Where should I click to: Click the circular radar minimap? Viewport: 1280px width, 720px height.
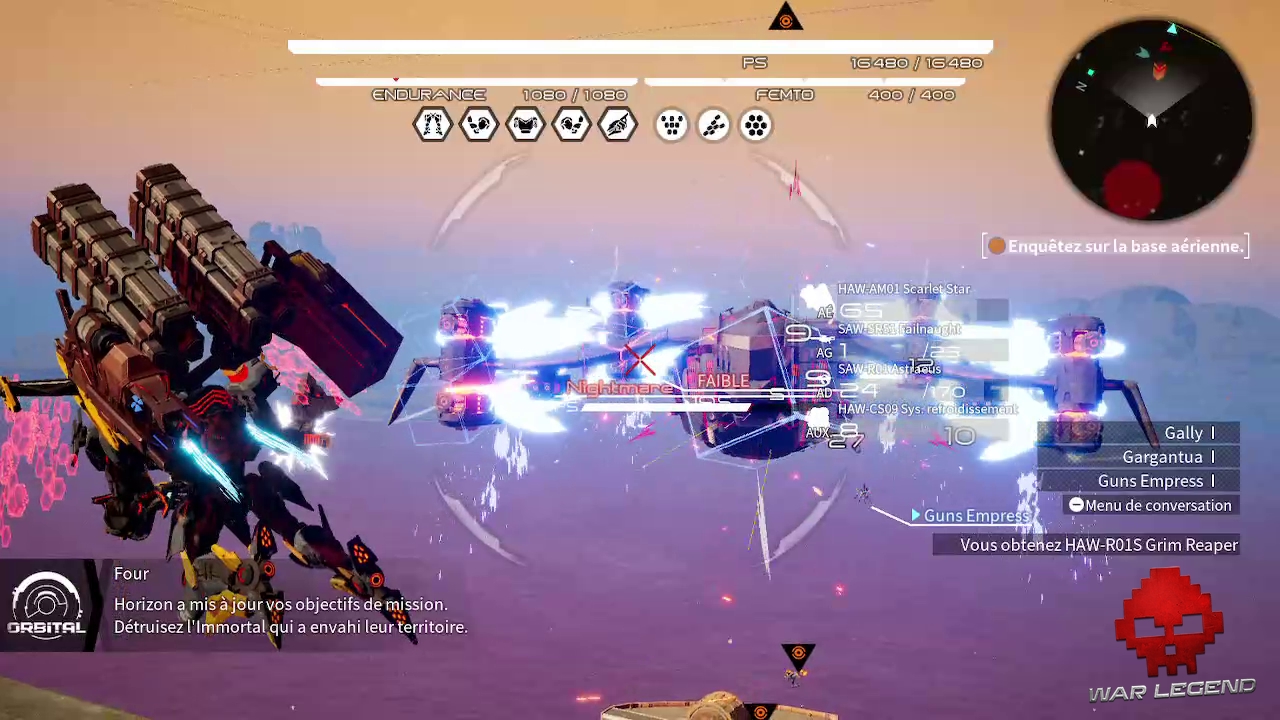[x=1151, y=121]
